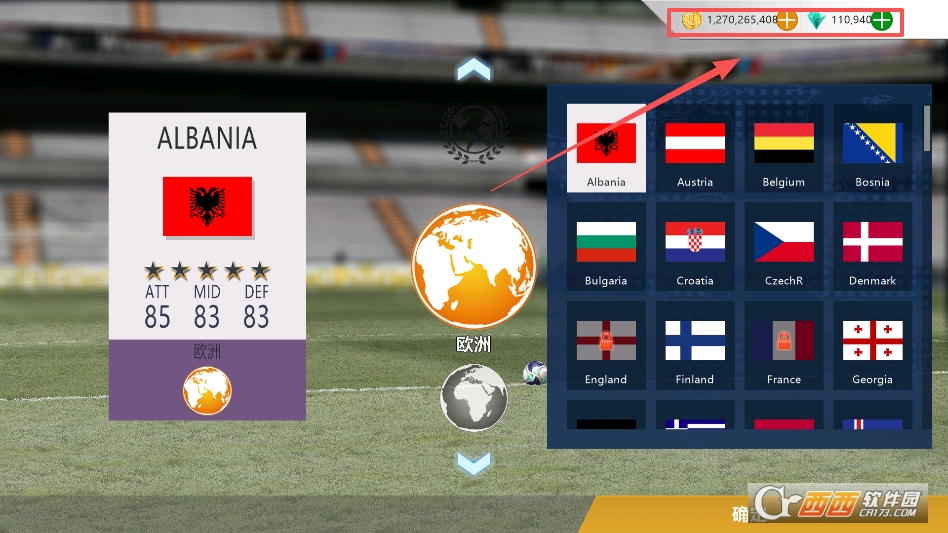Pick the CzechR team
Viewport: 948px width, 533px height.
click(x=783, y=246)
